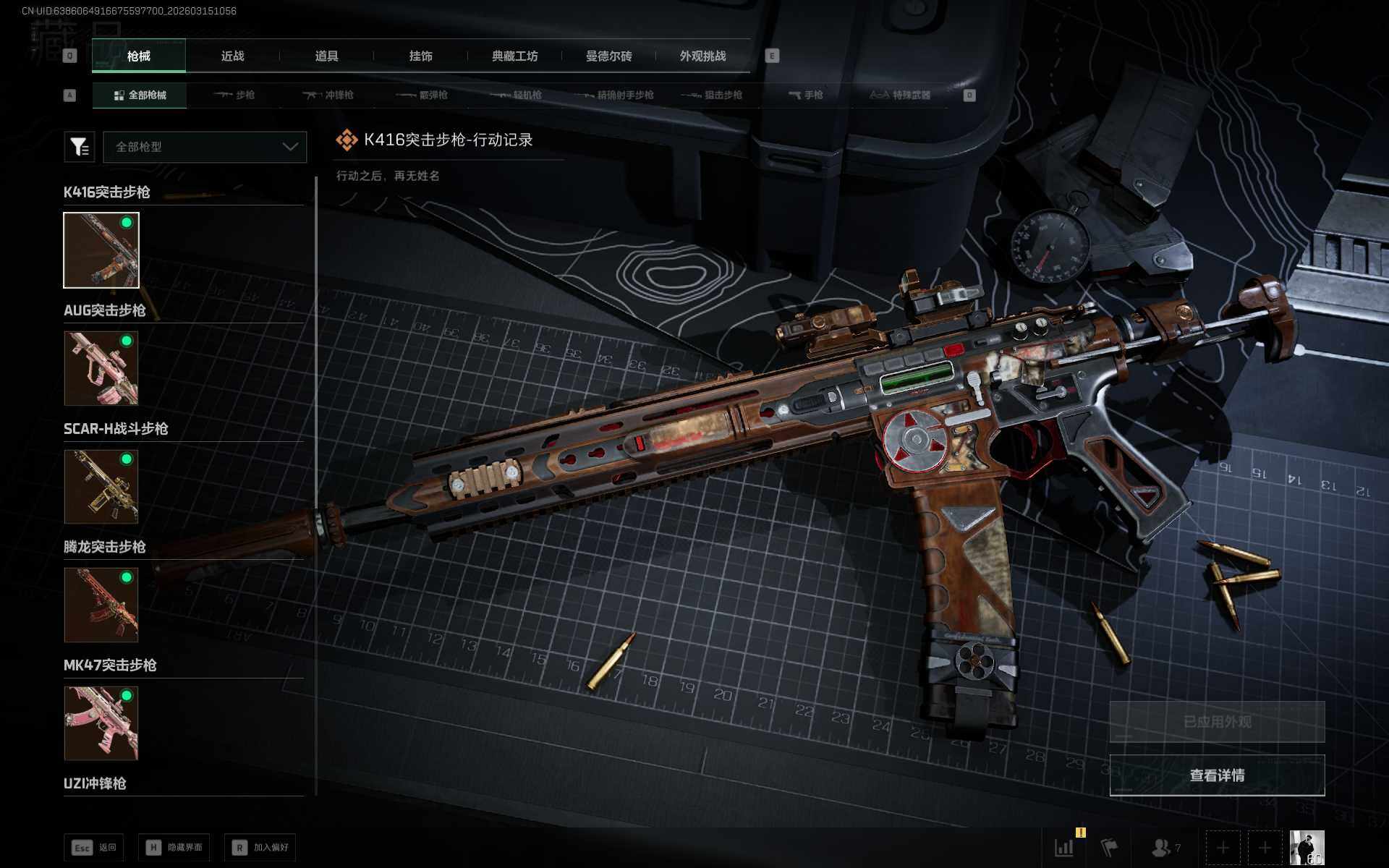This screenshot has width=1389, height=868.
Task: Select the K416 rifle skin thumbnail
Action: pos(101,250)
